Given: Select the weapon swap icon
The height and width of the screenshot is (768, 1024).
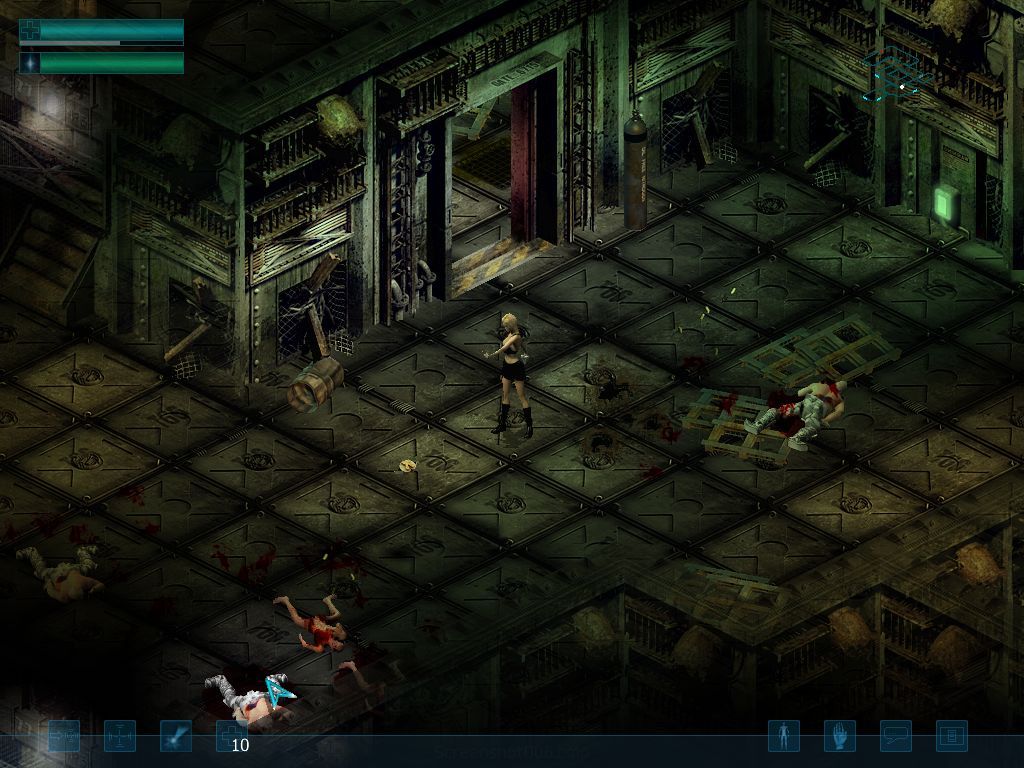Looking at the screenshot, I should pos(64,737).
